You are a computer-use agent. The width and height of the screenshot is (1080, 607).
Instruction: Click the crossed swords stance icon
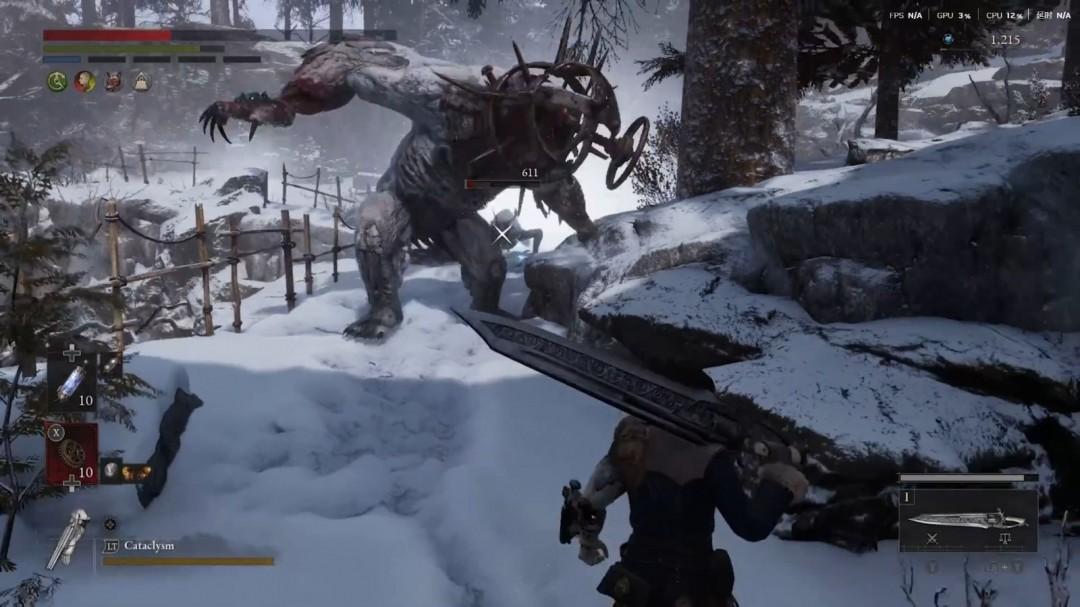tap(932, 538)
